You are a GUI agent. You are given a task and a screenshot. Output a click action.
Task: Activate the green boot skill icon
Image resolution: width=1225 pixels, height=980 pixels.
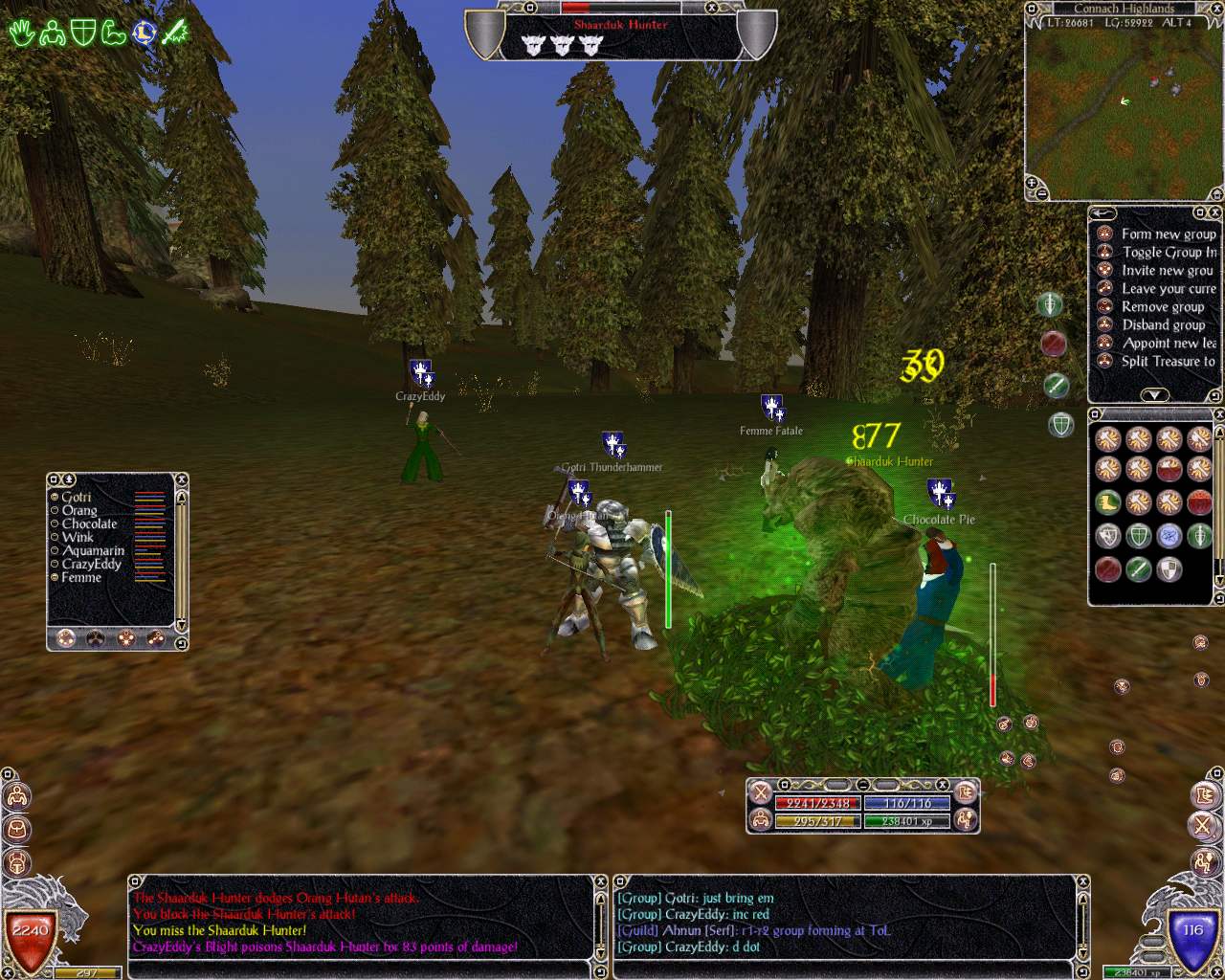1108,501
